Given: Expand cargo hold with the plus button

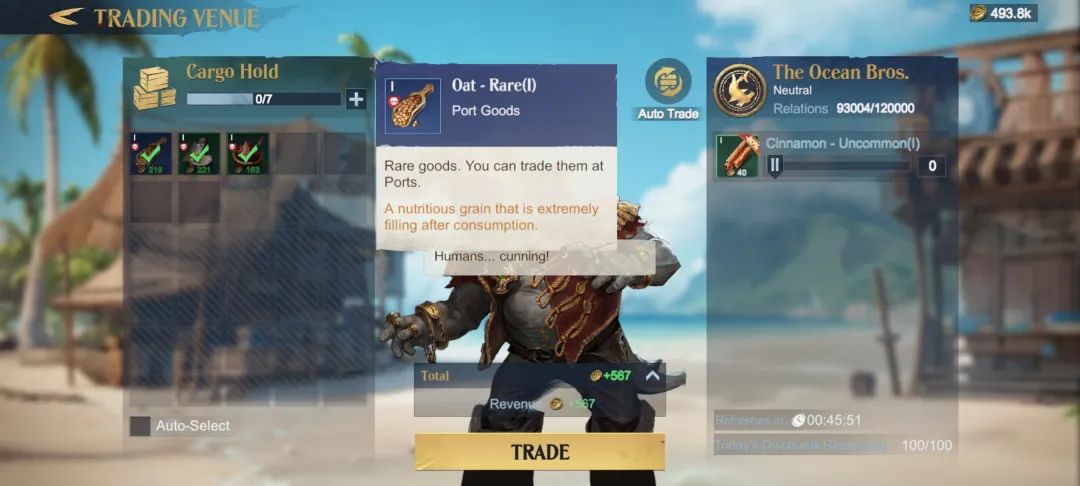Looking at the screenshot, I should tap(355, 99).
